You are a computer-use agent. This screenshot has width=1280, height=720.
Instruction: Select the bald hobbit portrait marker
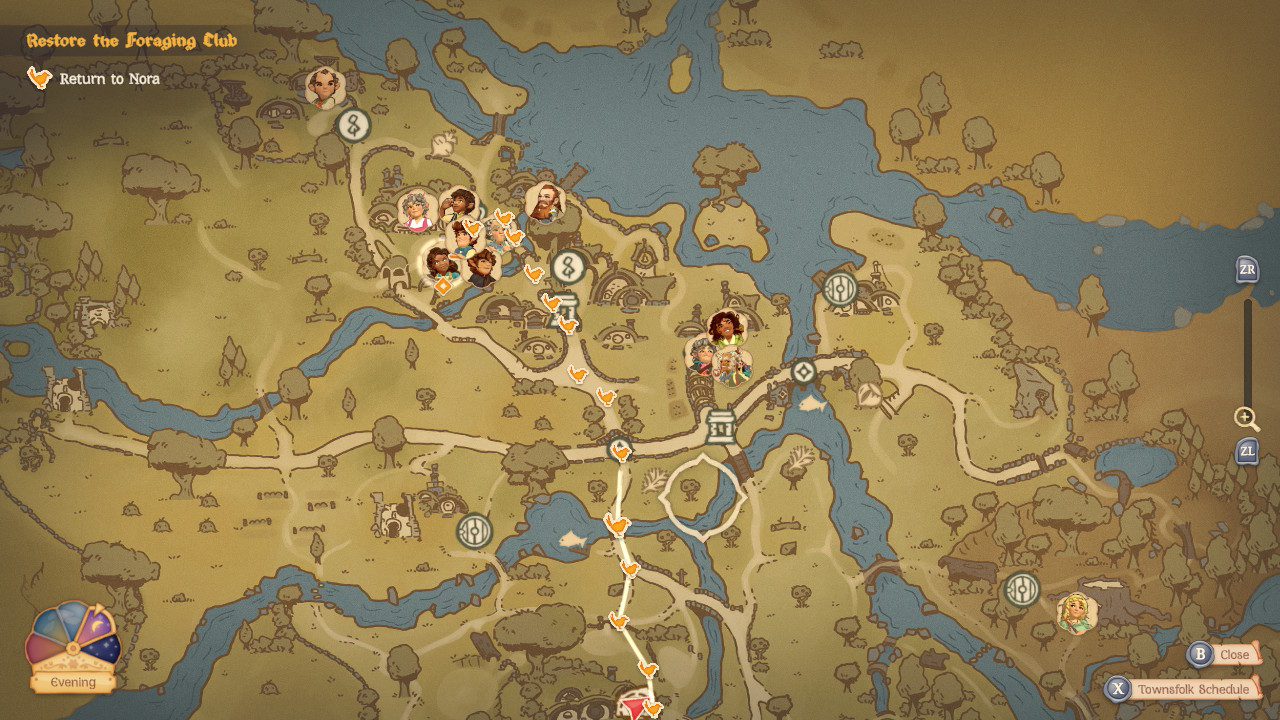click(324, 87)
